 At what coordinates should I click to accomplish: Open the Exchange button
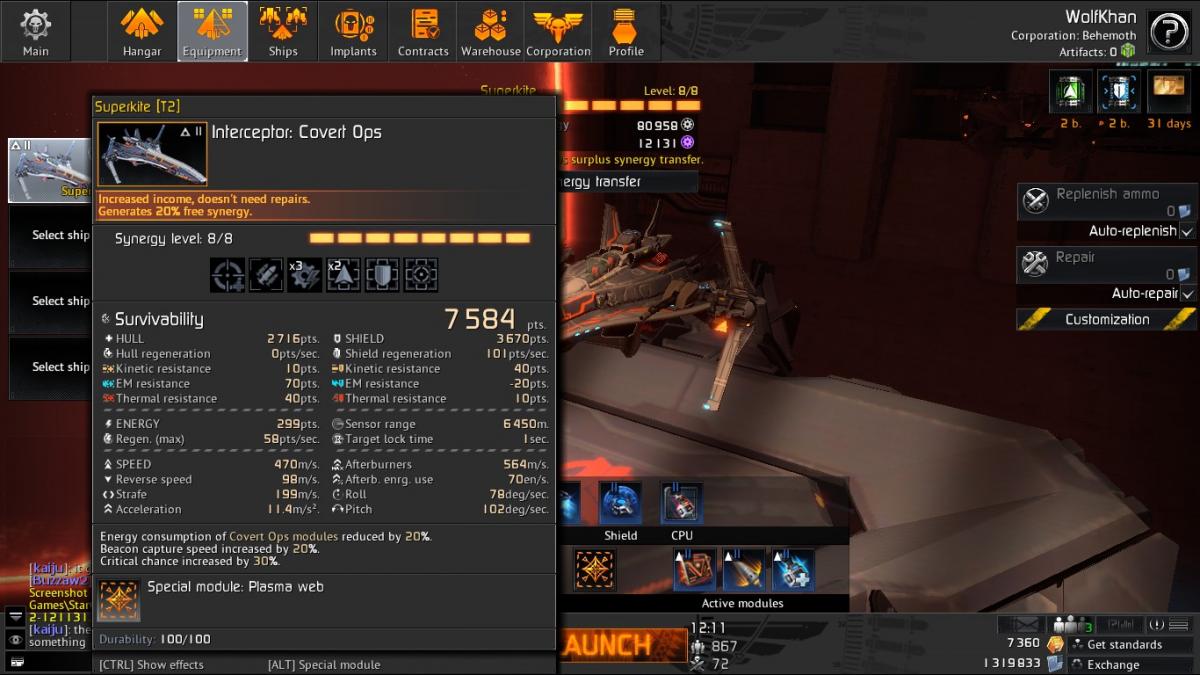click(1112, 665)
